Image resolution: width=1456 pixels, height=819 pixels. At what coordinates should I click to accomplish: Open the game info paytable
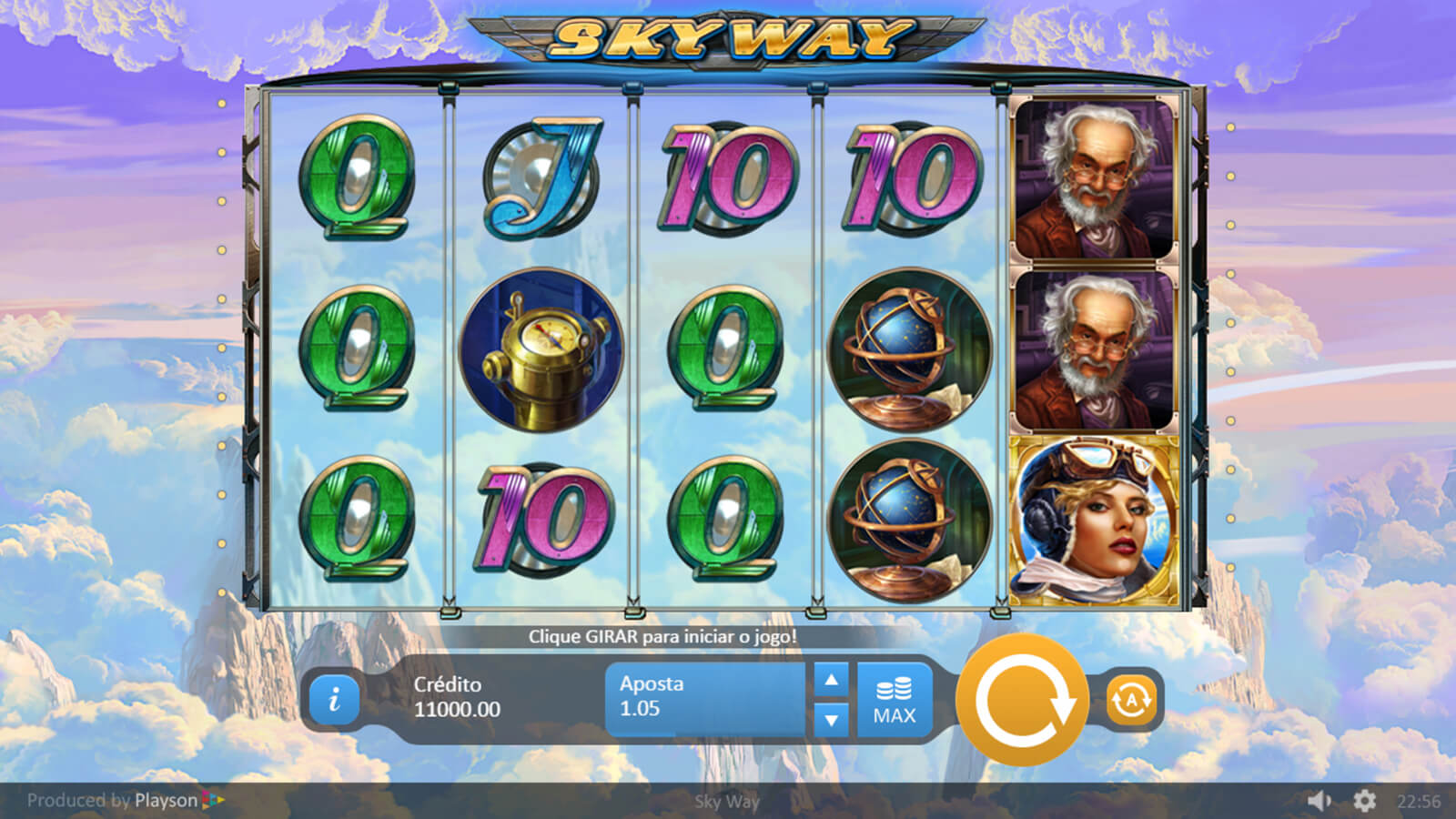[x=334, y=699]
